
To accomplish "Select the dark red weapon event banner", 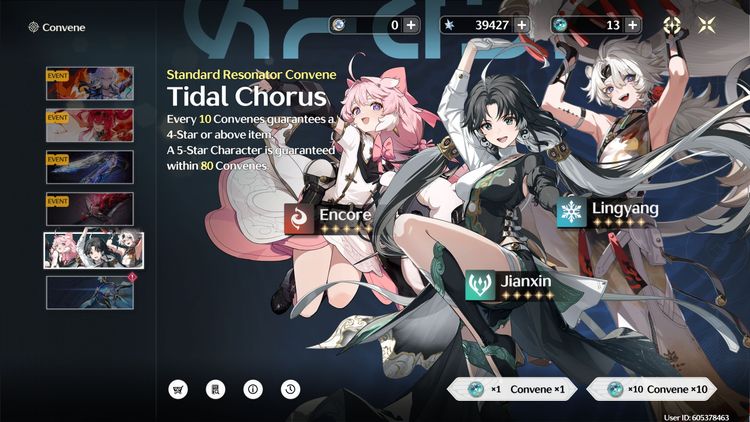I will click(x=89, y=208).
